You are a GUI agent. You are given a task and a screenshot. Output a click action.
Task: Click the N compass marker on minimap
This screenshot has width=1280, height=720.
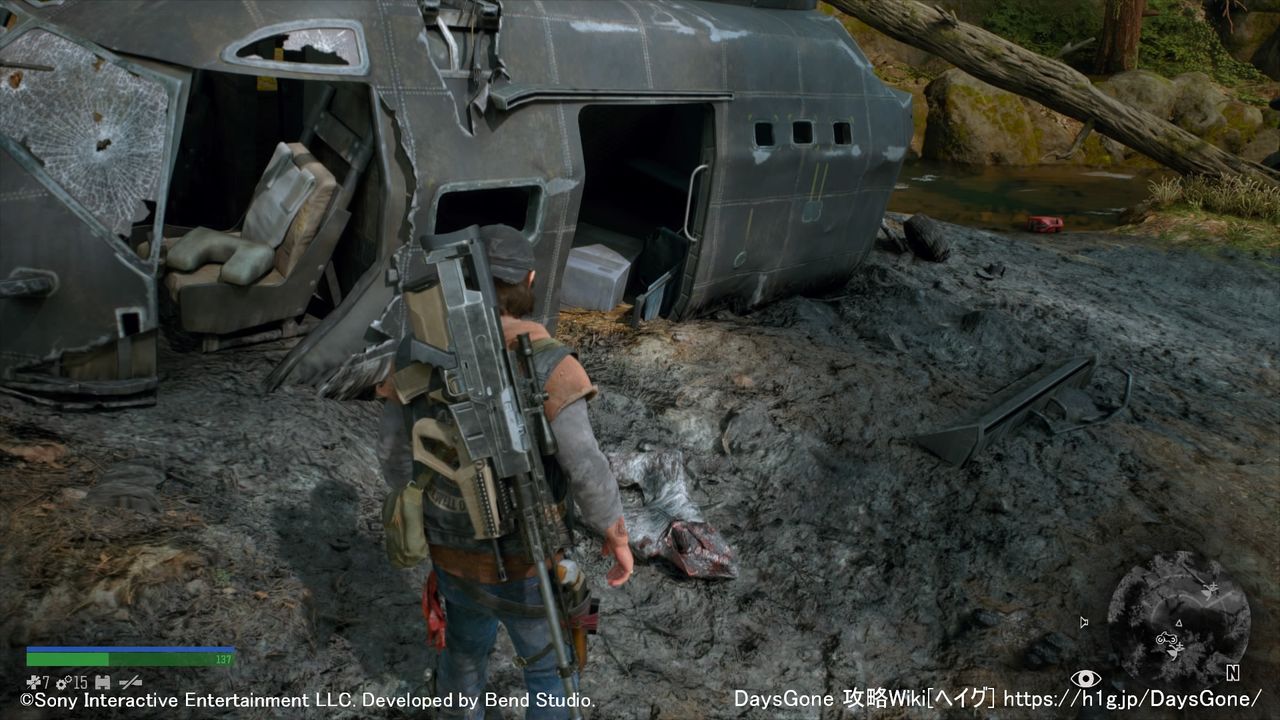[x=1233, y=673]
